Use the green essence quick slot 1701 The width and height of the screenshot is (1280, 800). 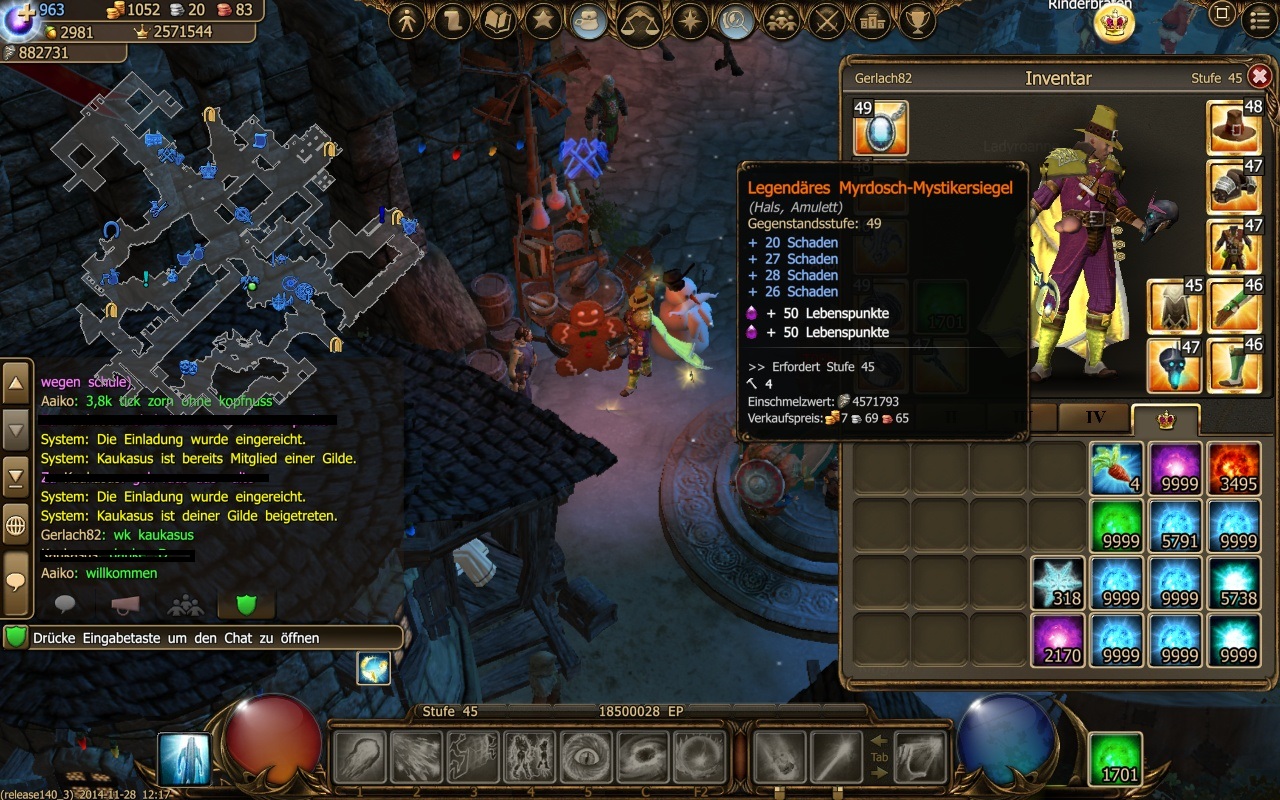pos(1115,760)
